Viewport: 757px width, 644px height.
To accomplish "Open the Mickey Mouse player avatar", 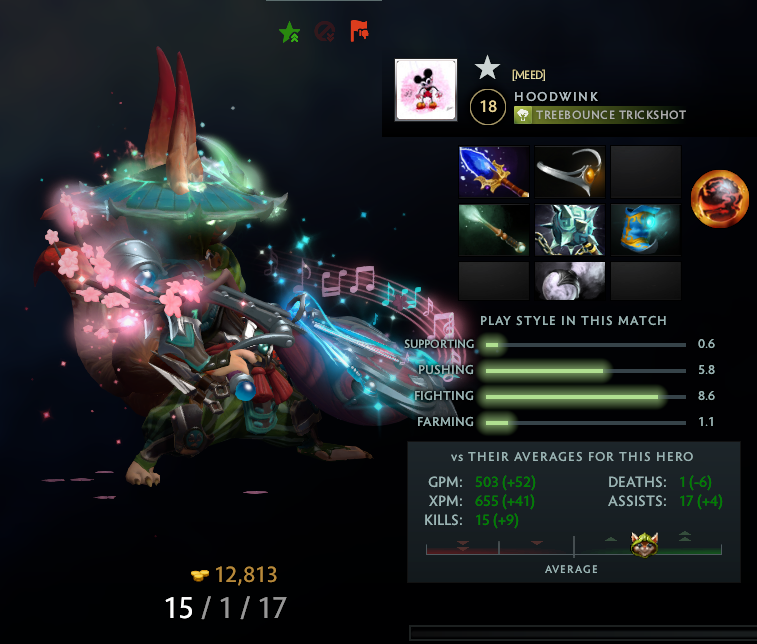I will point(426,90).
